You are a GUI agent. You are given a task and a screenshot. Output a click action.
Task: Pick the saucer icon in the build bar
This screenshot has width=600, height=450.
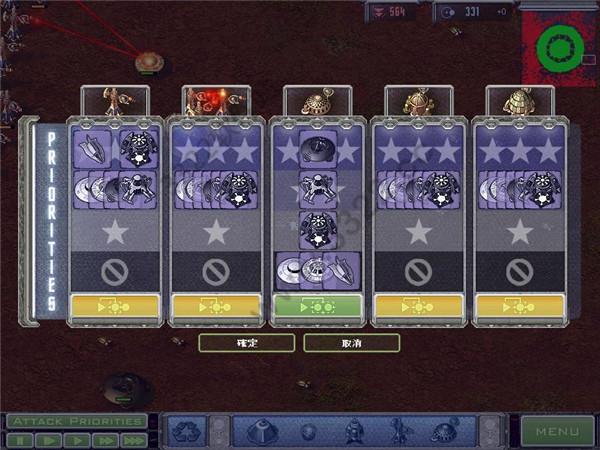pyautogui.click(x=444, y=431)
